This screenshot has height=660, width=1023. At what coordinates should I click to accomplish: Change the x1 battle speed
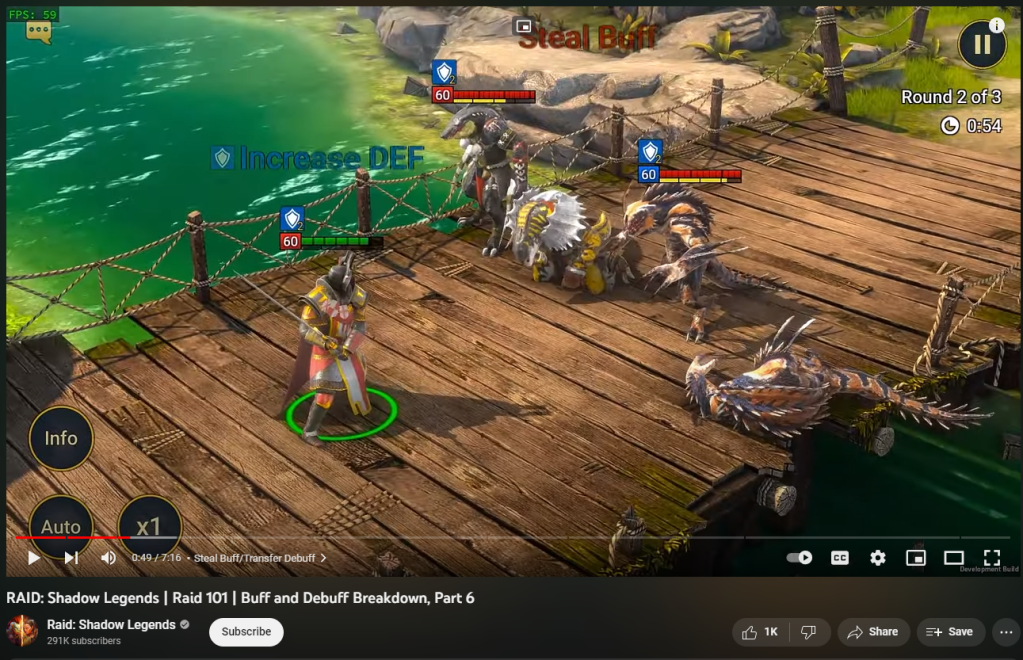(x=149, y=524)
